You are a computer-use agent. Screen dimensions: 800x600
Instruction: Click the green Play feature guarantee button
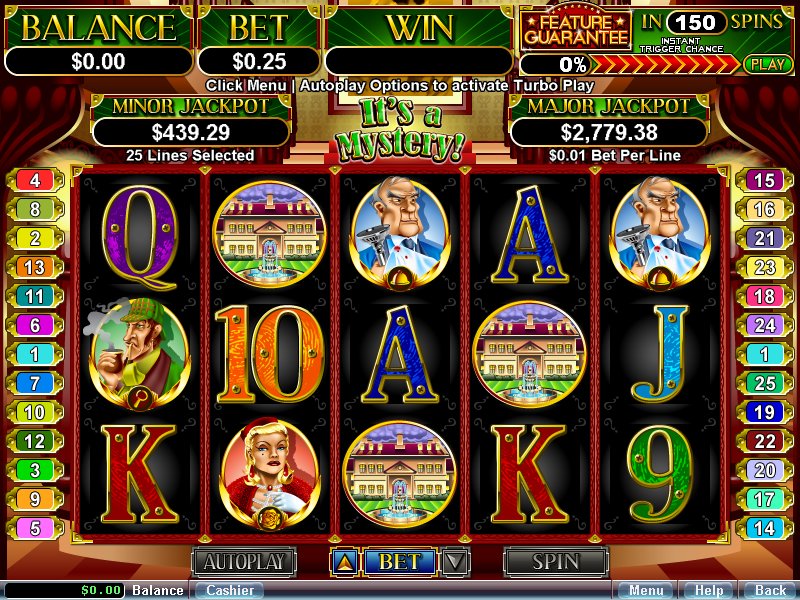[x=767, y=64]
